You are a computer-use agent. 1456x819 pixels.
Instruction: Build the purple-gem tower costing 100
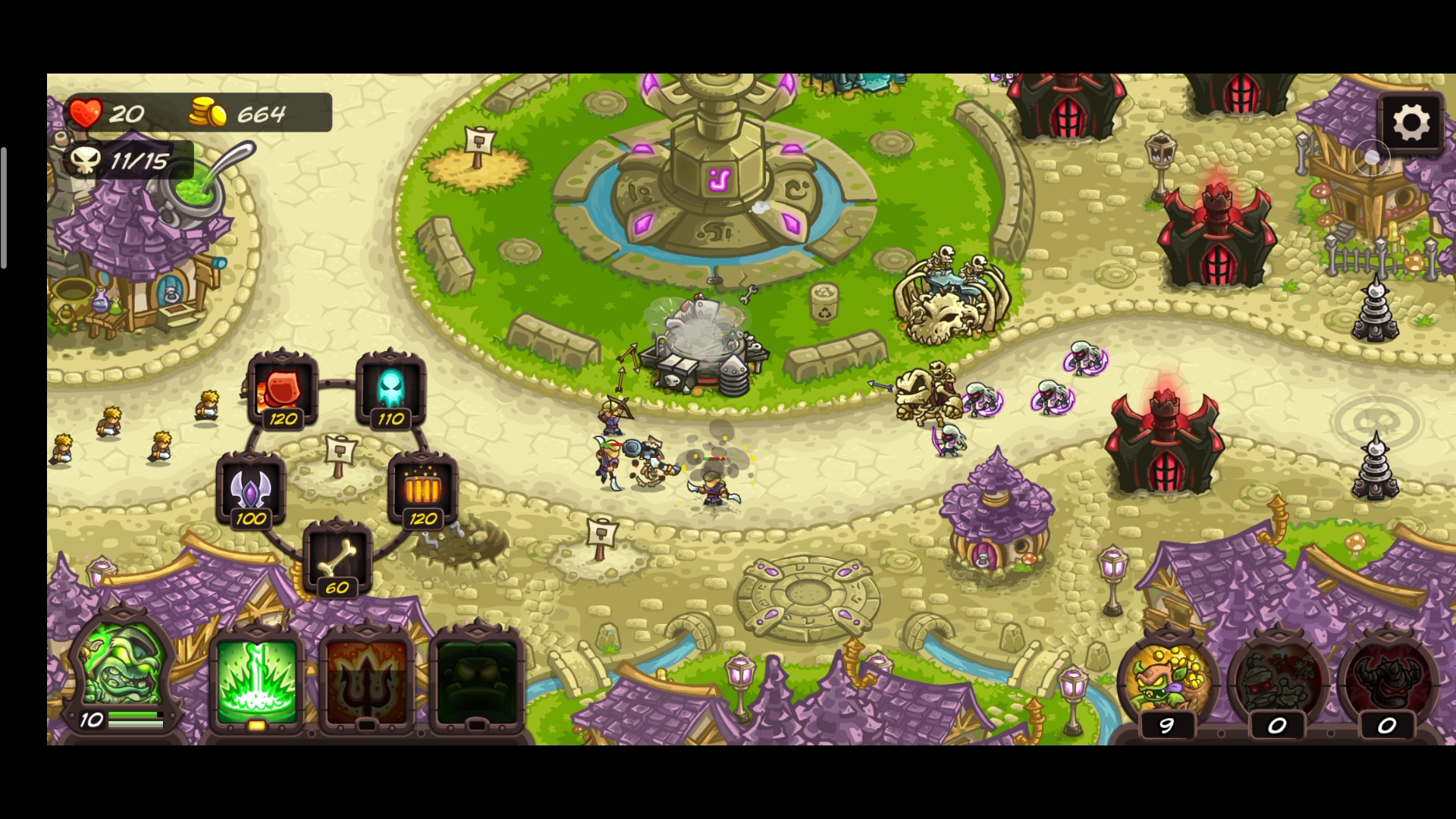tap(250, 489)
